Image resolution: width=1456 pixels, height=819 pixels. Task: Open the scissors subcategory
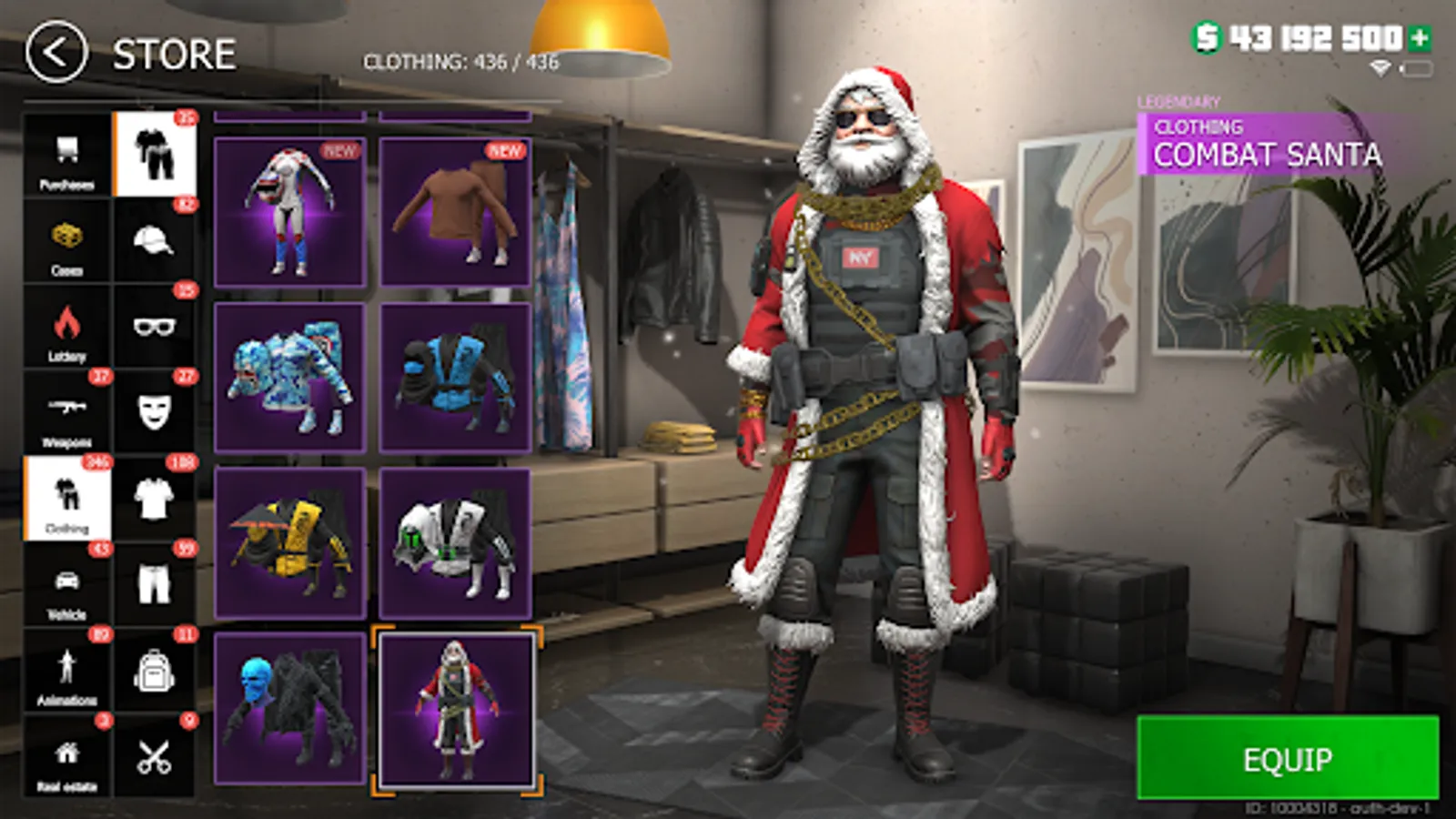[x=155, y=755]
